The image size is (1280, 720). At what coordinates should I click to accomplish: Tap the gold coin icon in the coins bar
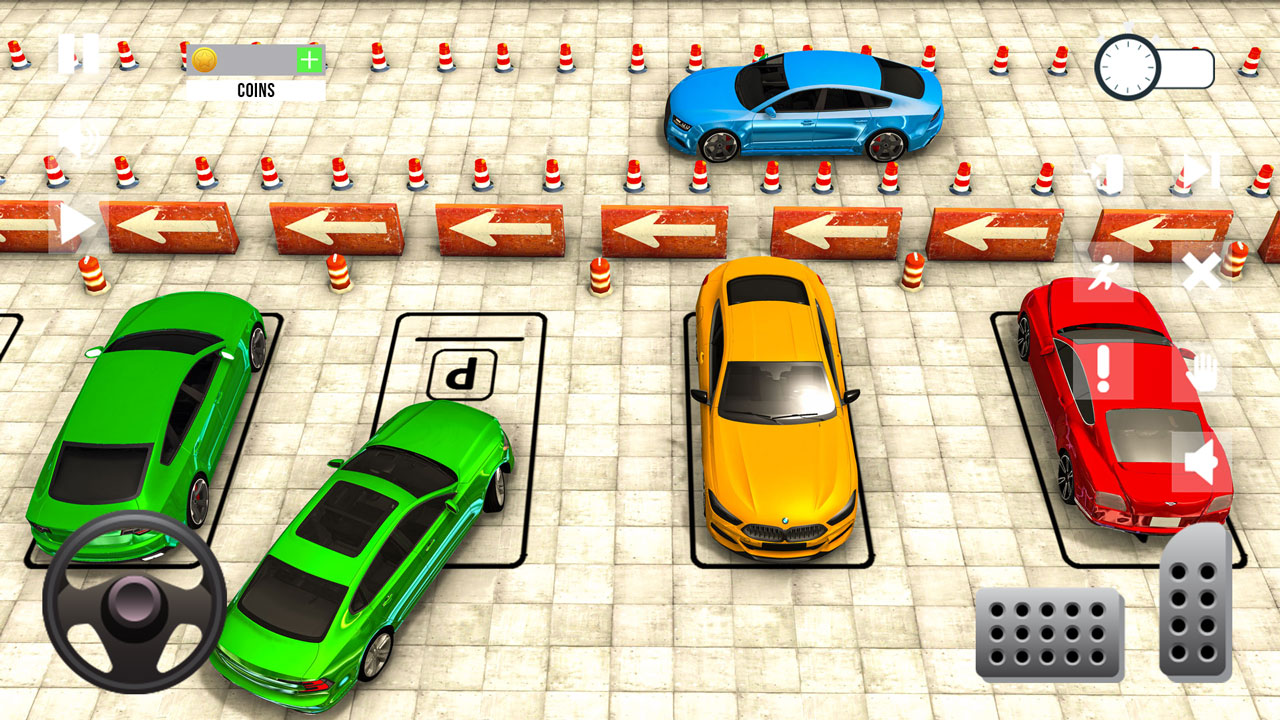(207, 60)
